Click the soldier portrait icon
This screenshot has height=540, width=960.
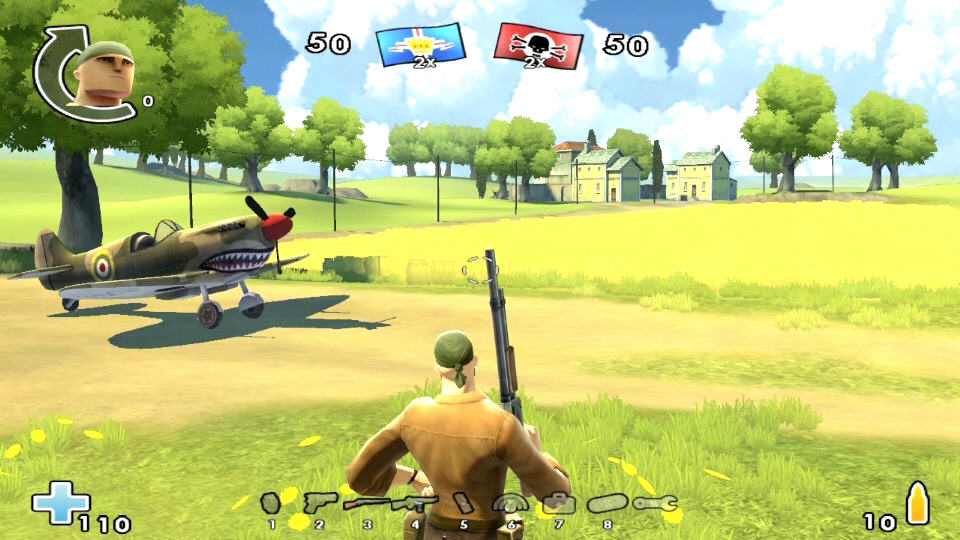[103, 73]
